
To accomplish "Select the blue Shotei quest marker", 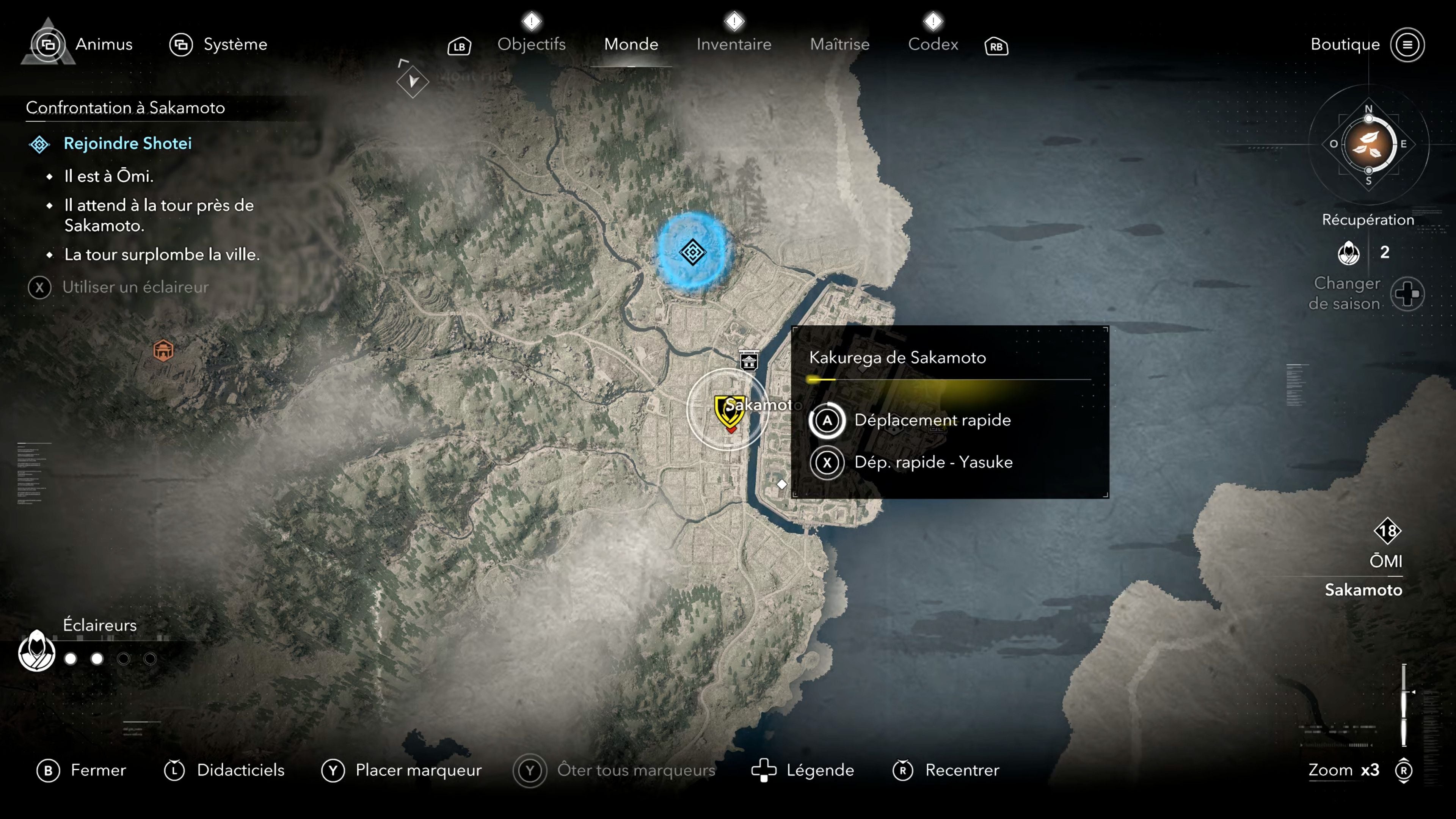I will pyautogui.click(x=692, y=252).
